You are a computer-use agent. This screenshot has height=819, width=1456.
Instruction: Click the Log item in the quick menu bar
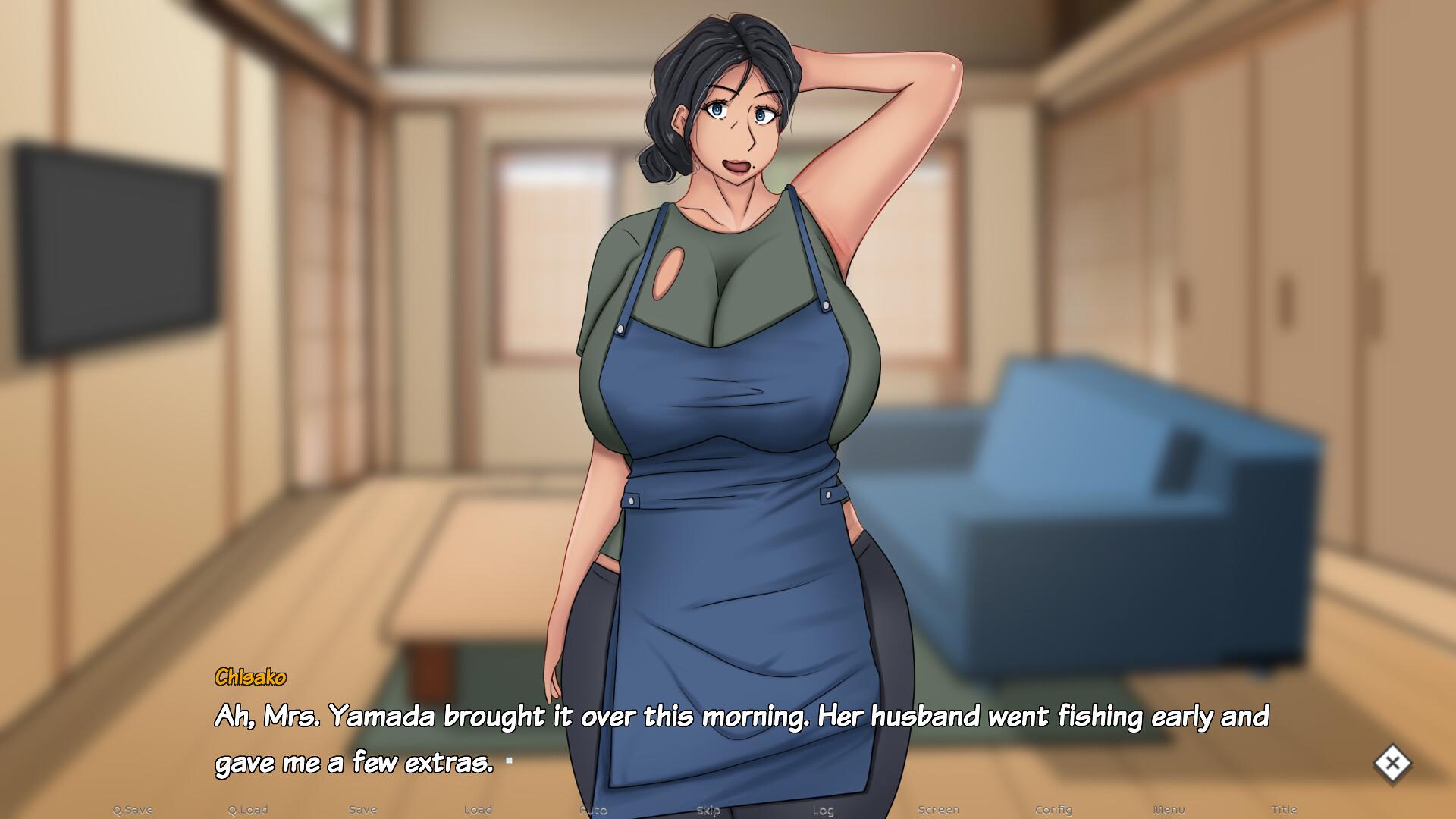point(824,809)
